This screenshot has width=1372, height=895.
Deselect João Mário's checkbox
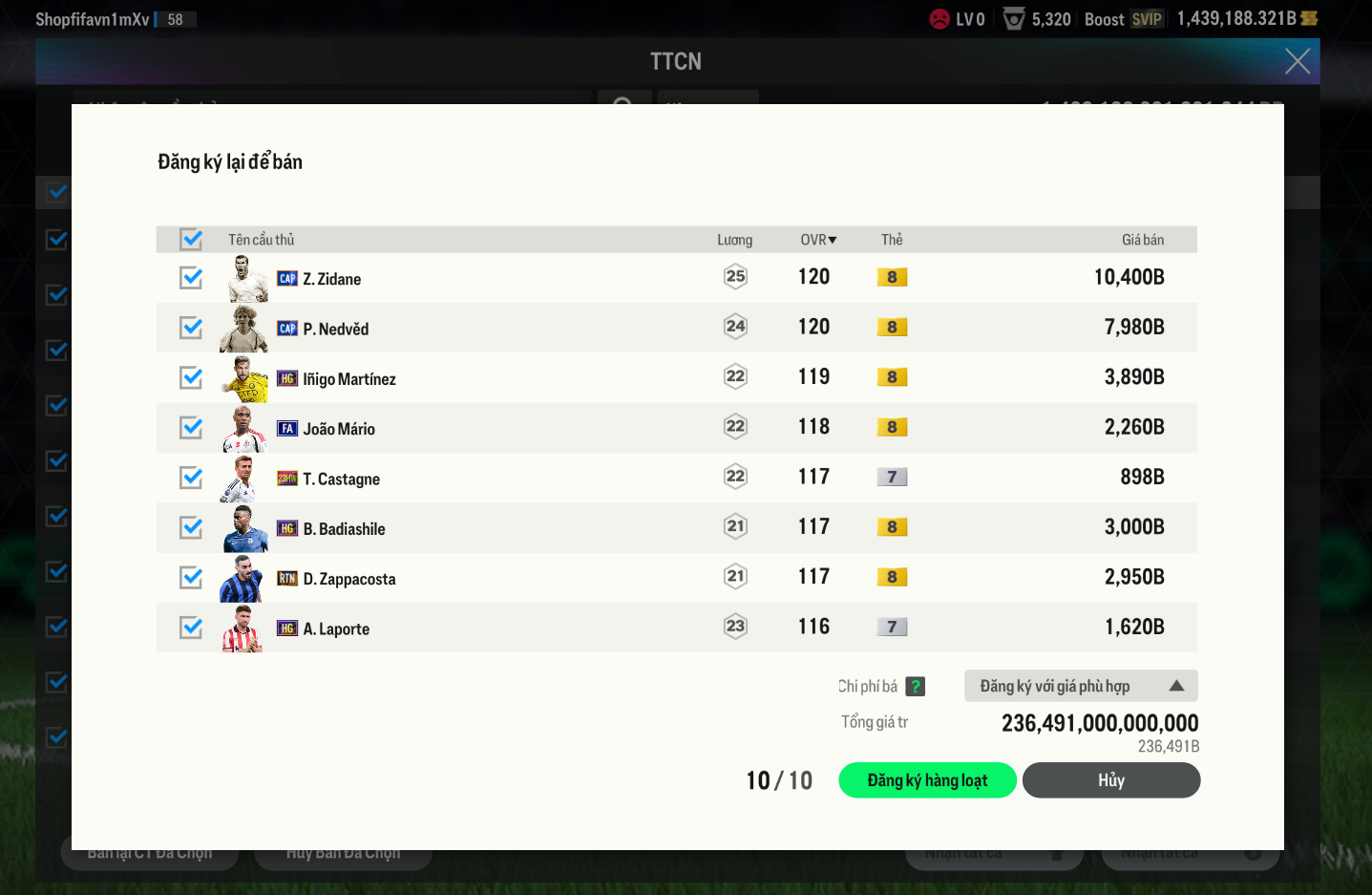[x=191, y=428]
